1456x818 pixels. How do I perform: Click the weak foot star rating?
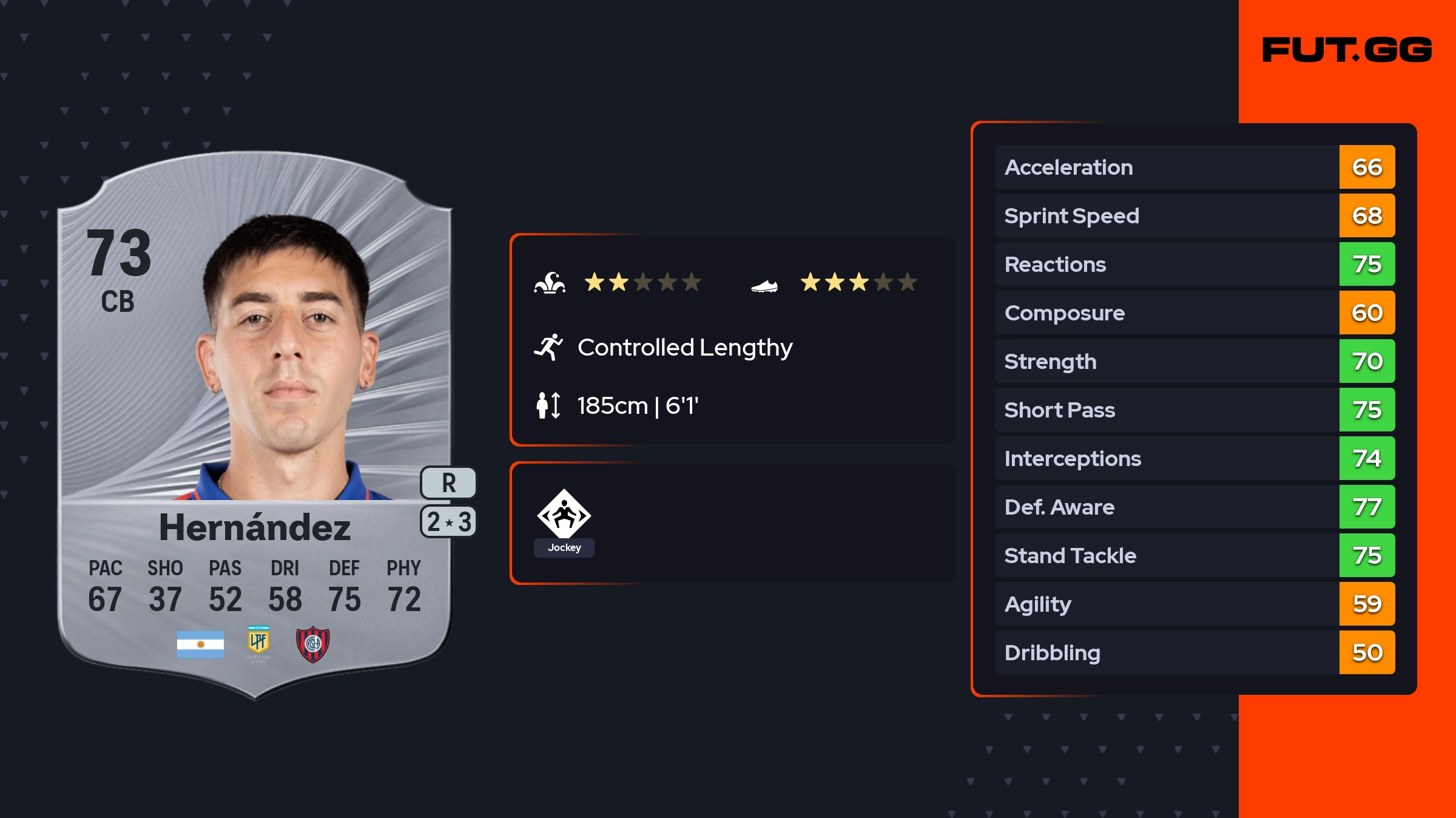(858, 282)
